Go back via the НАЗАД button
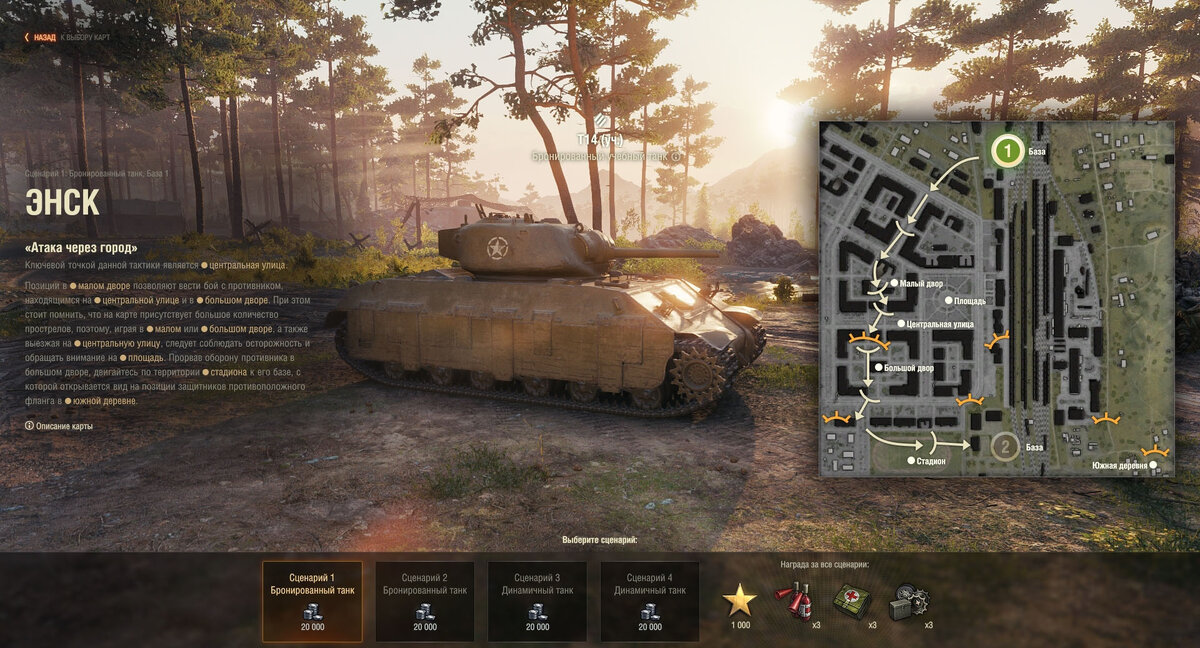This screenshot has width=1200, height=648. tap(40, 37)
